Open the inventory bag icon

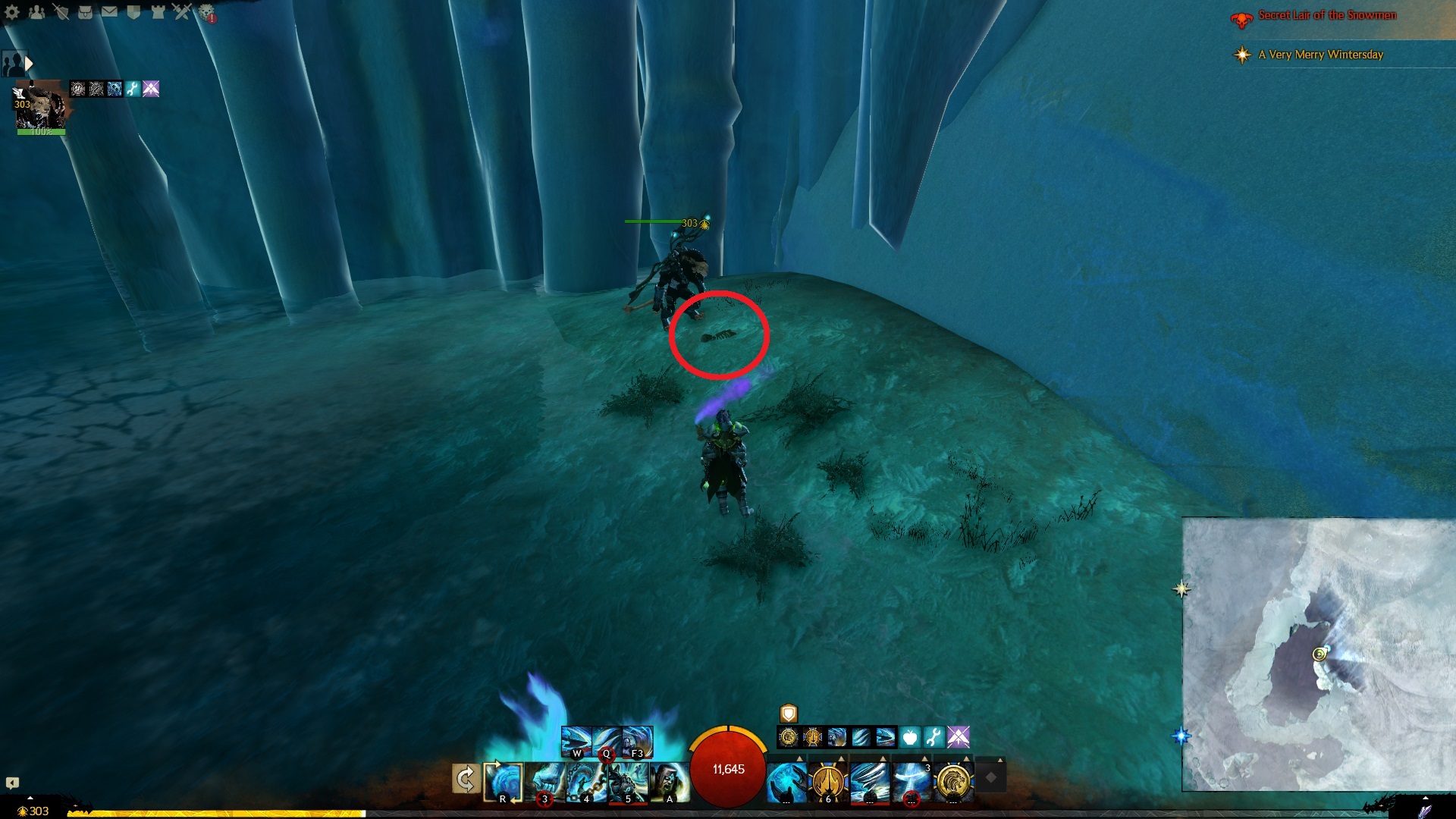coord(85,12)
